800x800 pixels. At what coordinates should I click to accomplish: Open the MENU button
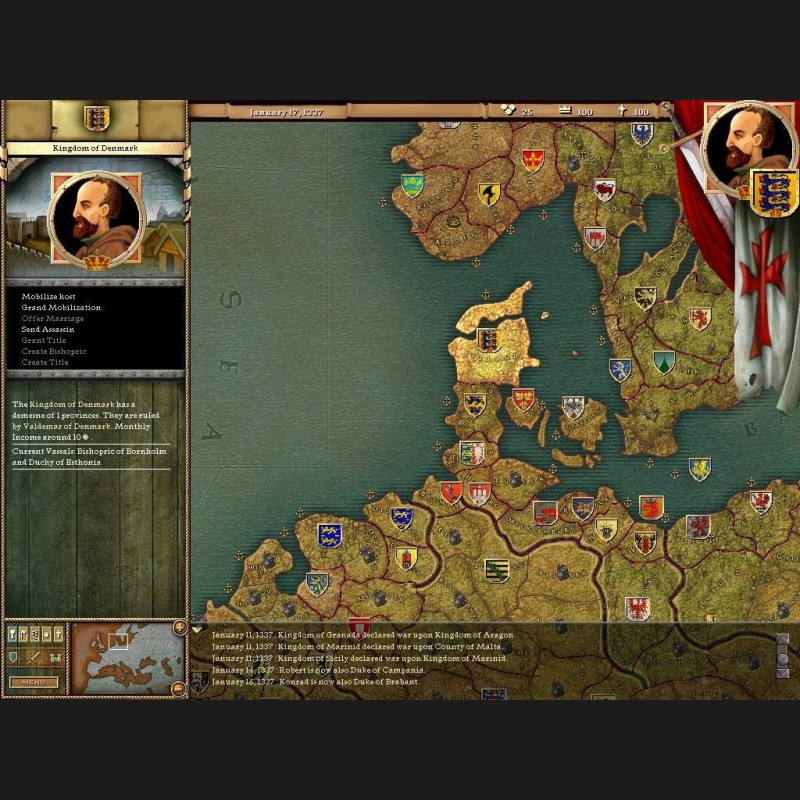tap(33, 683)
